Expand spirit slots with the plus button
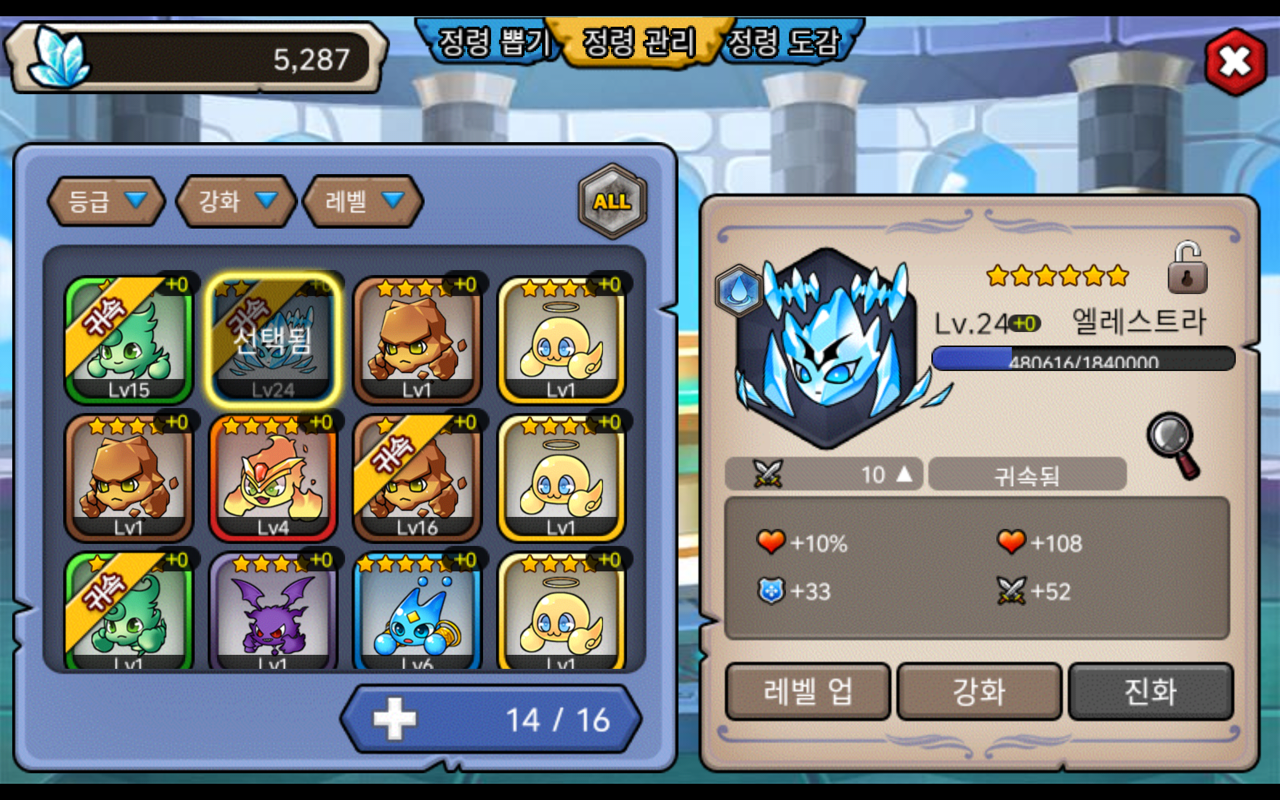Image resolution: width=1280 pixels, height=800 pixels. click(395, 719)
